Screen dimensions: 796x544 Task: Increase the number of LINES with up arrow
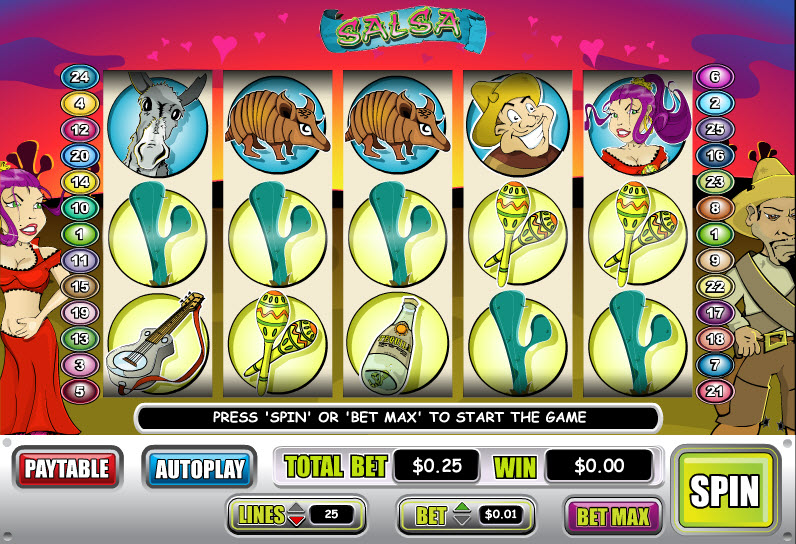pos(297,510)
